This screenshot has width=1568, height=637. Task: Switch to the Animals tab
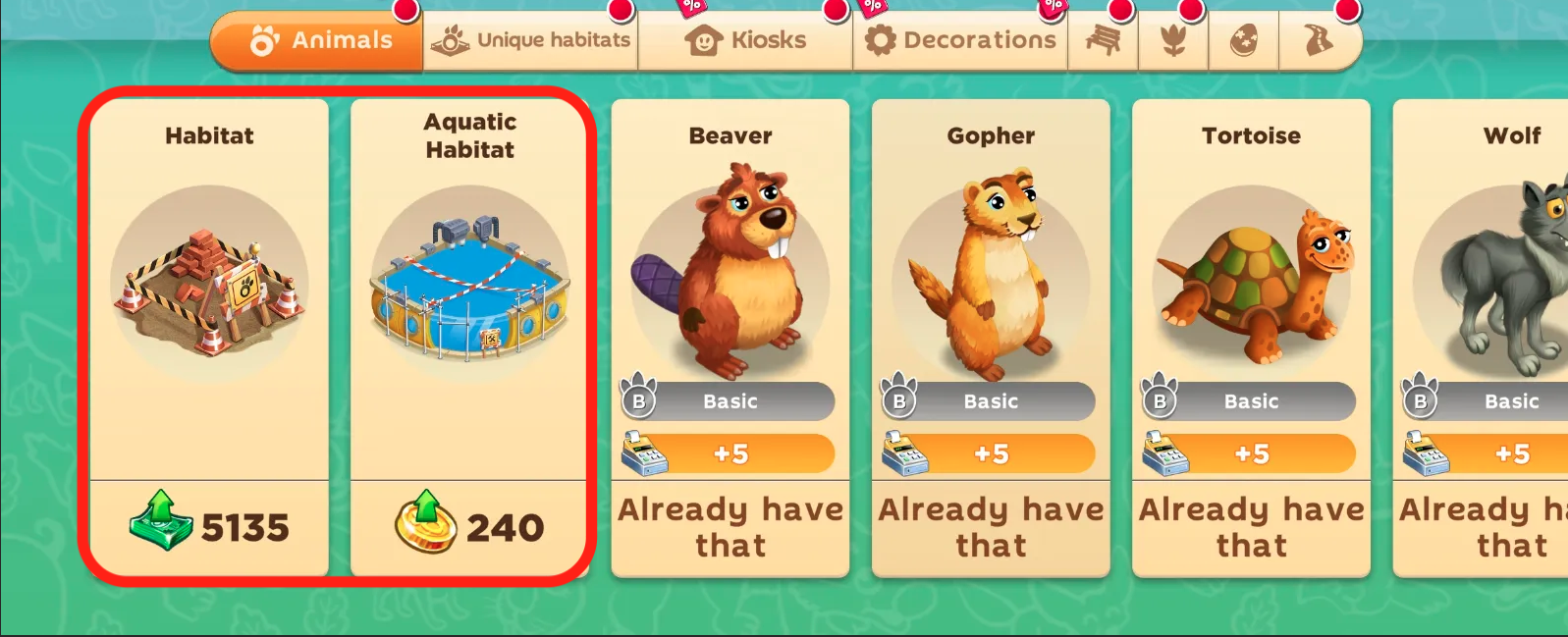[318, 41]
